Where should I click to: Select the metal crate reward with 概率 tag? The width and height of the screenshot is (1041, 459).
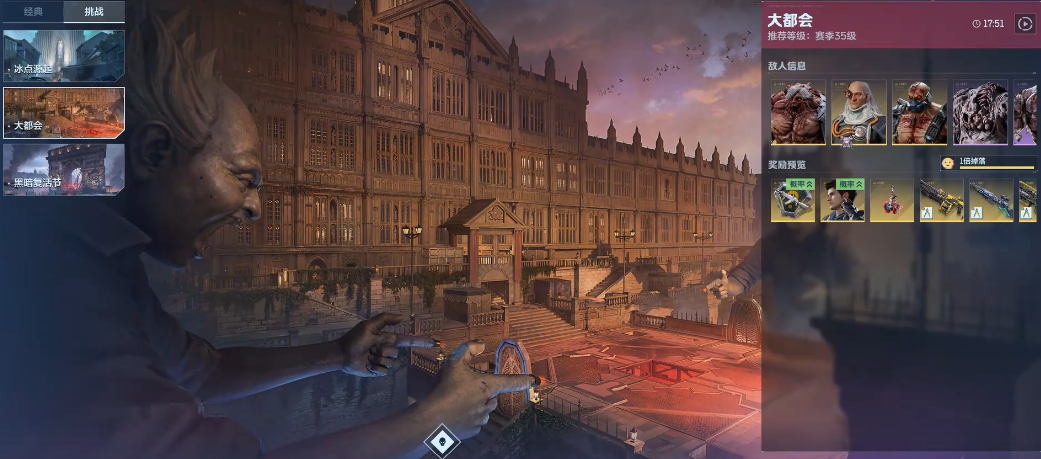pos(791,200)
